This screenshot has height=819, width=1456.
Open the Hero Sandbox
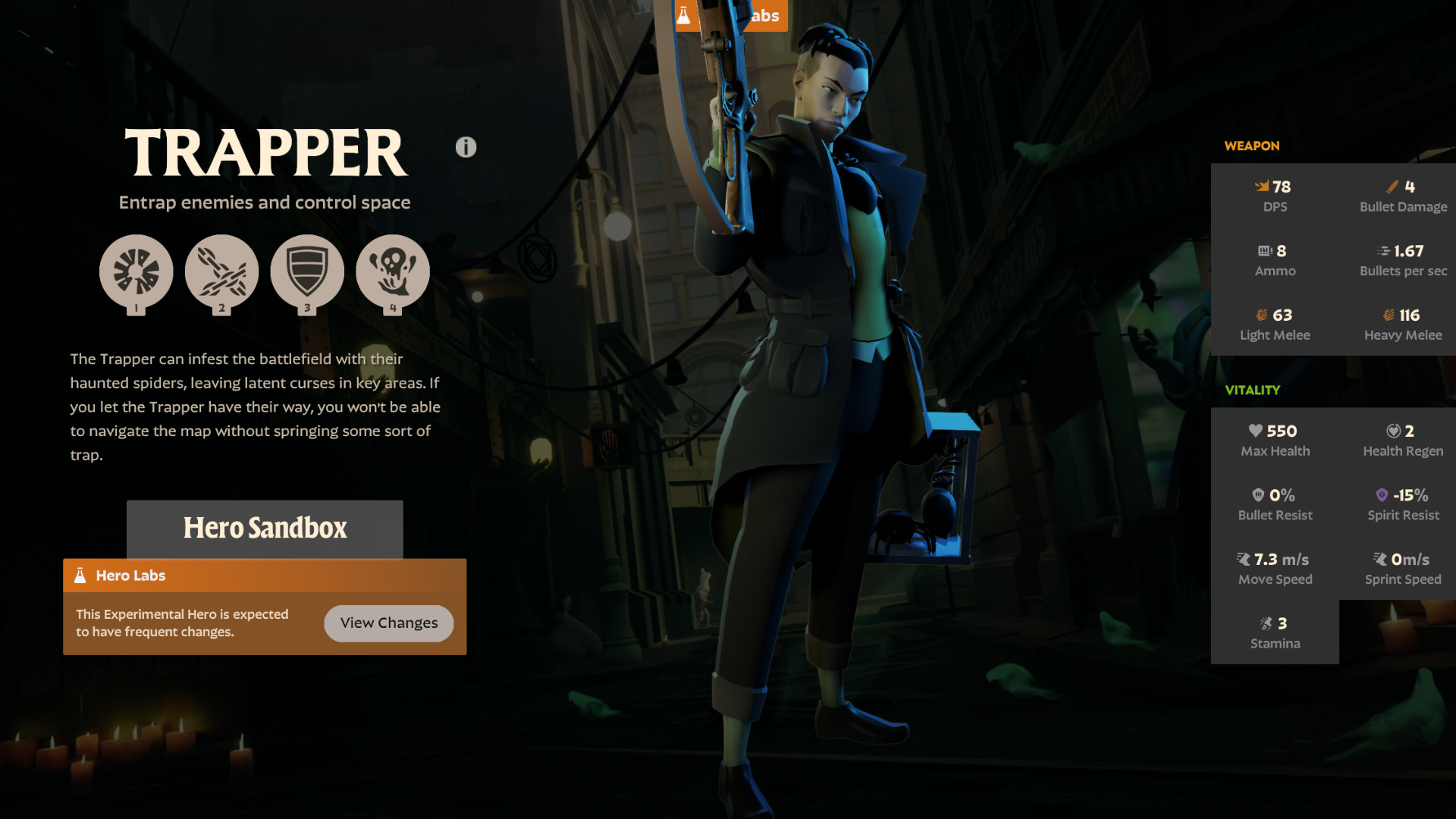pyautogui.click(x=265, y=529)
